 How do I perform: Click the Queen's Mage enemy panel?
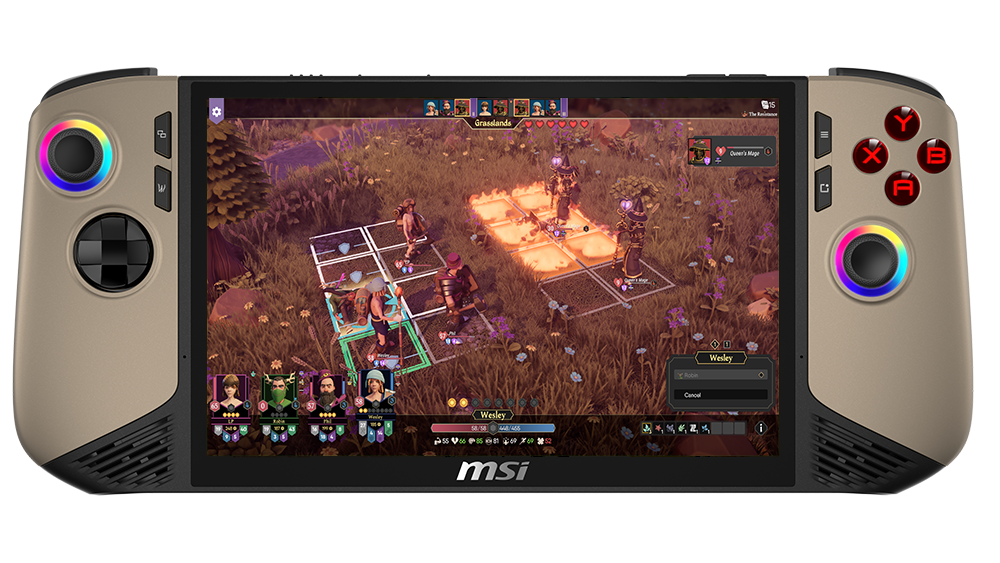pos(734,152)
